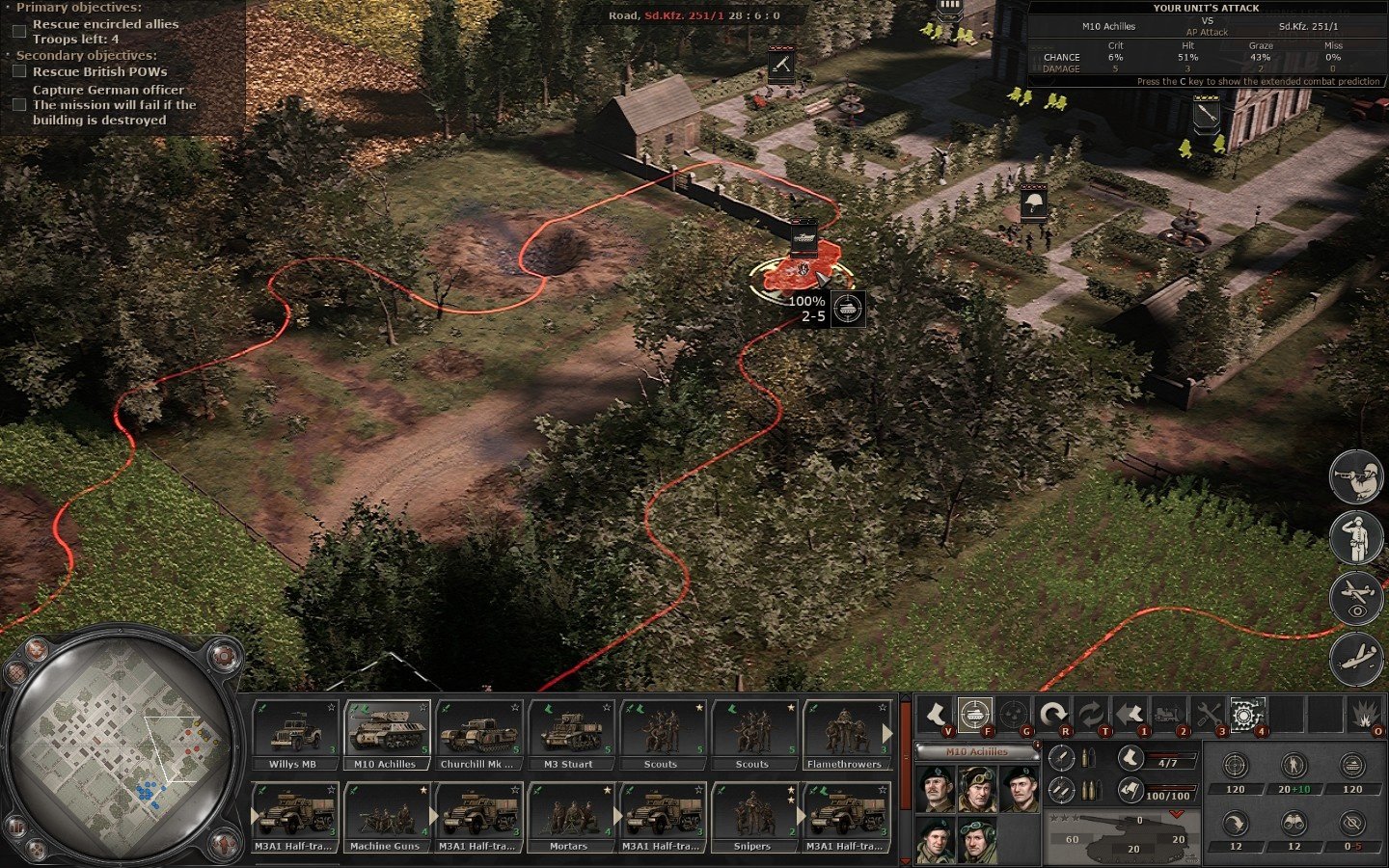This screenshot has width=1389, height=868.
Task: Open settings via minimap gear button
Action: [224, 656]
